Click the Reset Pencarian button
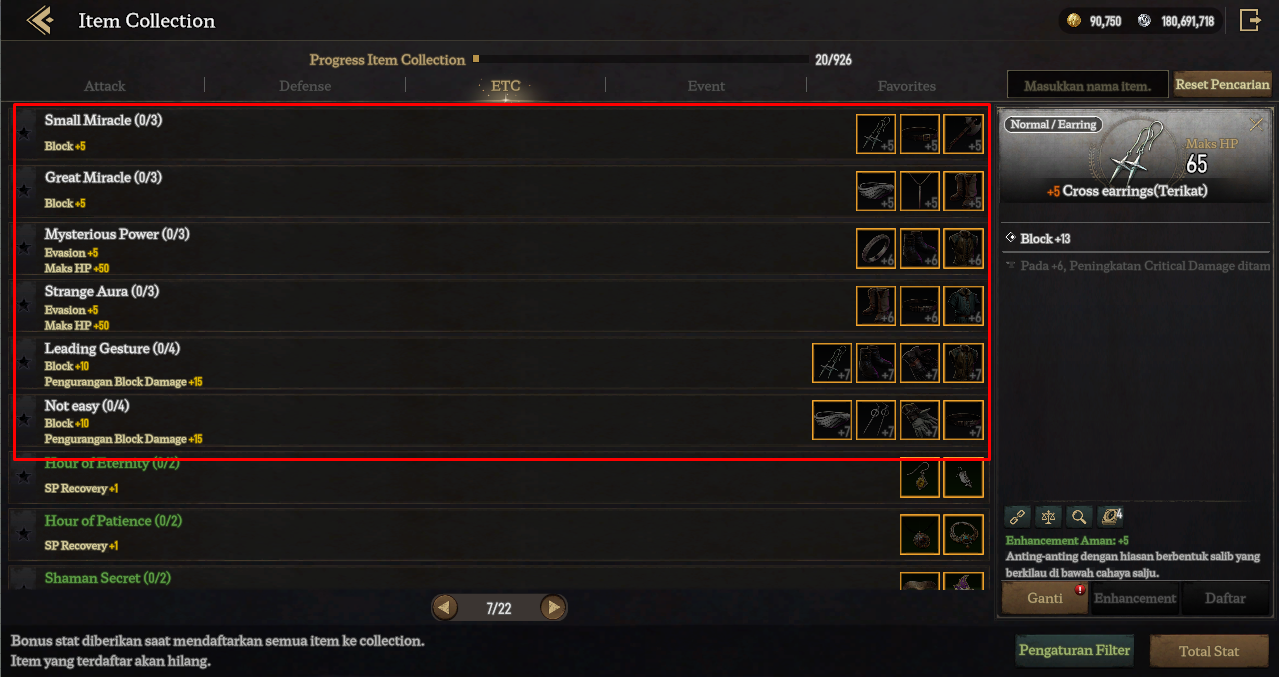Viewport: 1279px width, 677px height. pos(1222,84)
